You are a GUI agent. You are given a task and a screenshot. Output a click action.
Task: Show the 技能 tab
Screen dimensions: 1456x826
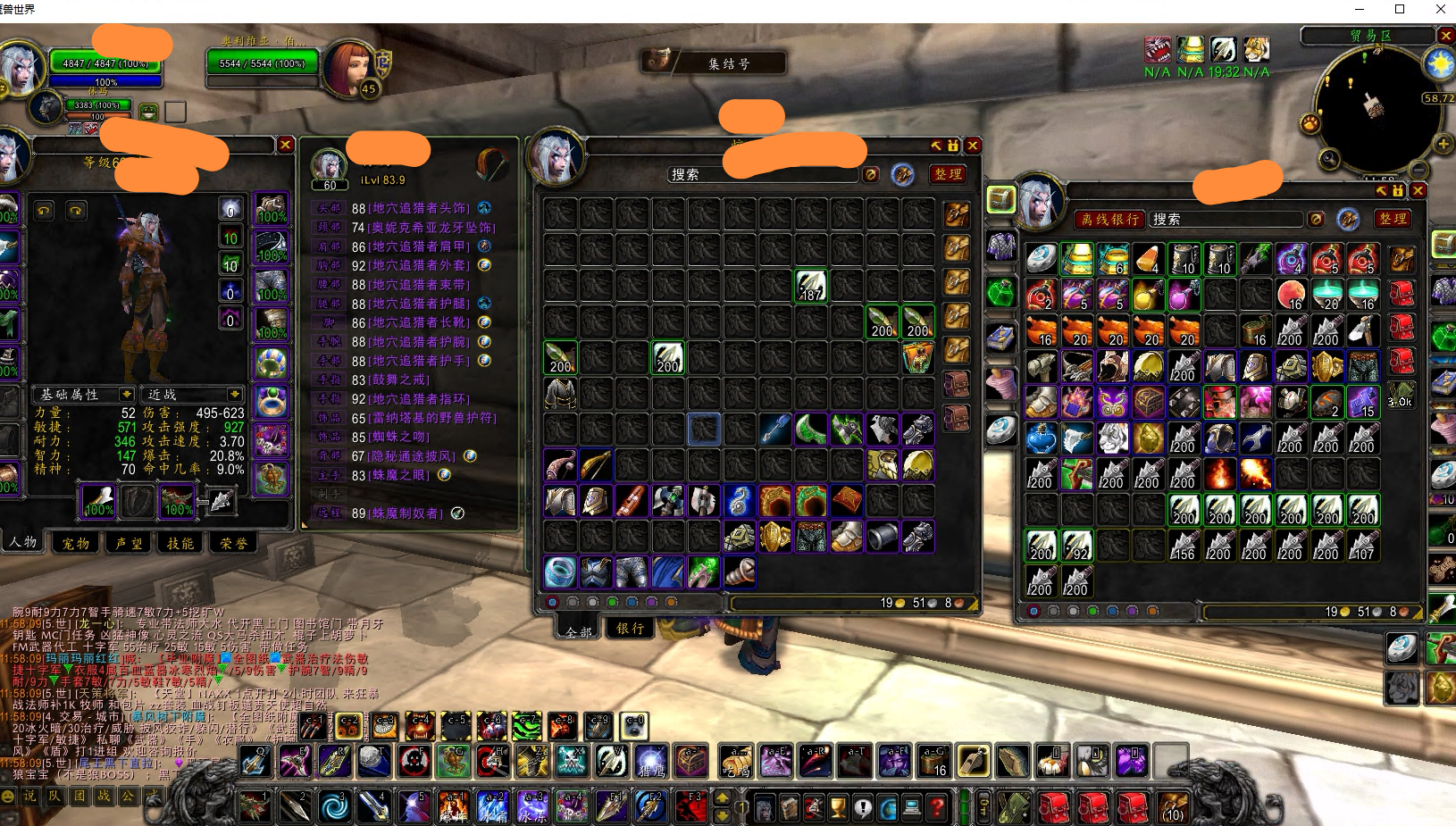point(180,543)
